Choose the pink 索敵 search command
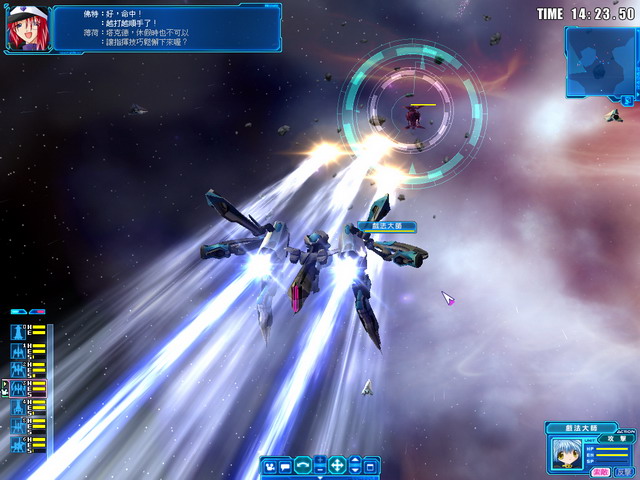Screen dimensions: 640x480 pos(600,471)
